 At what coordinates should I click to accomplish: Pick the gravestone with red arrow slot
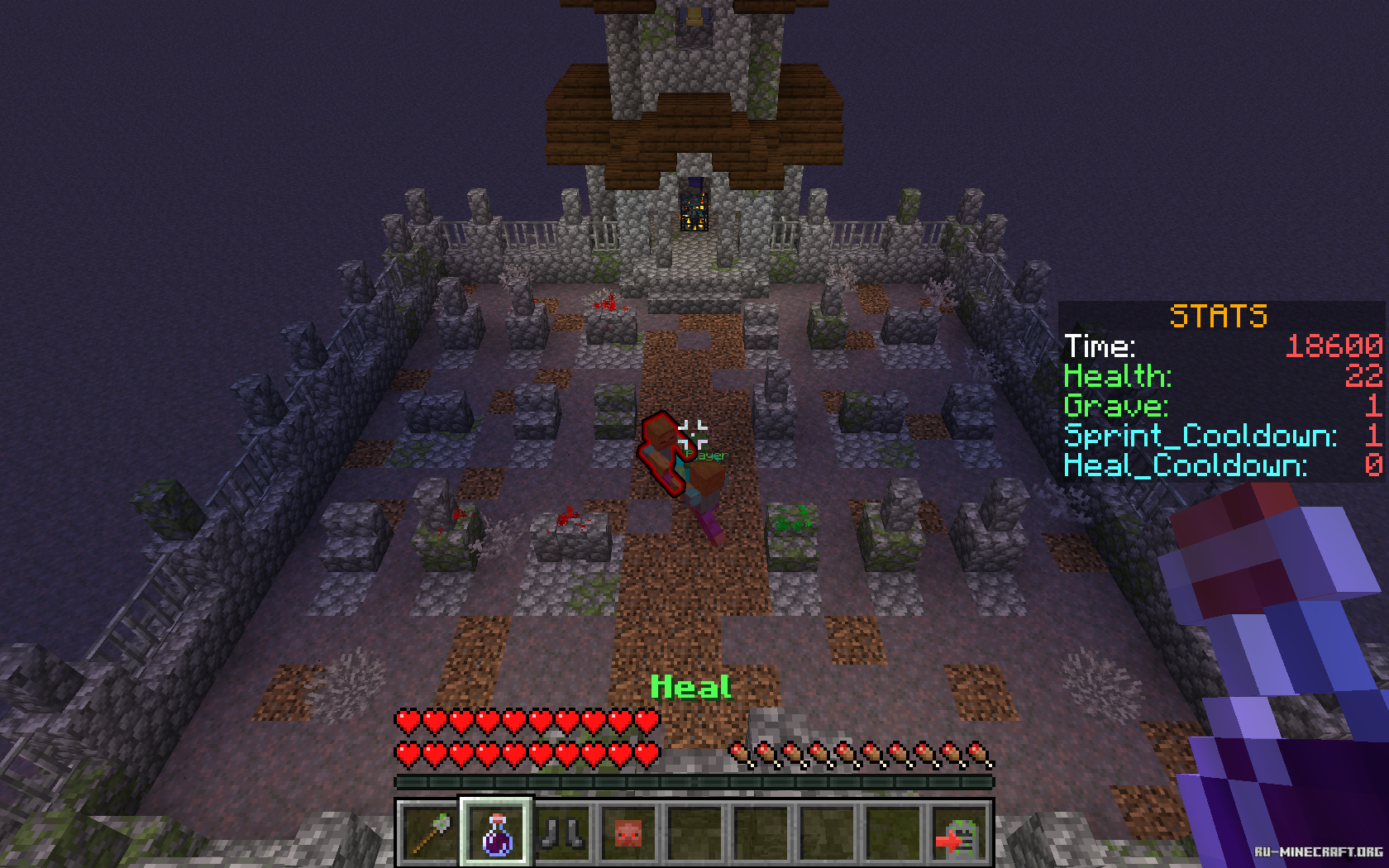point(960,832)
